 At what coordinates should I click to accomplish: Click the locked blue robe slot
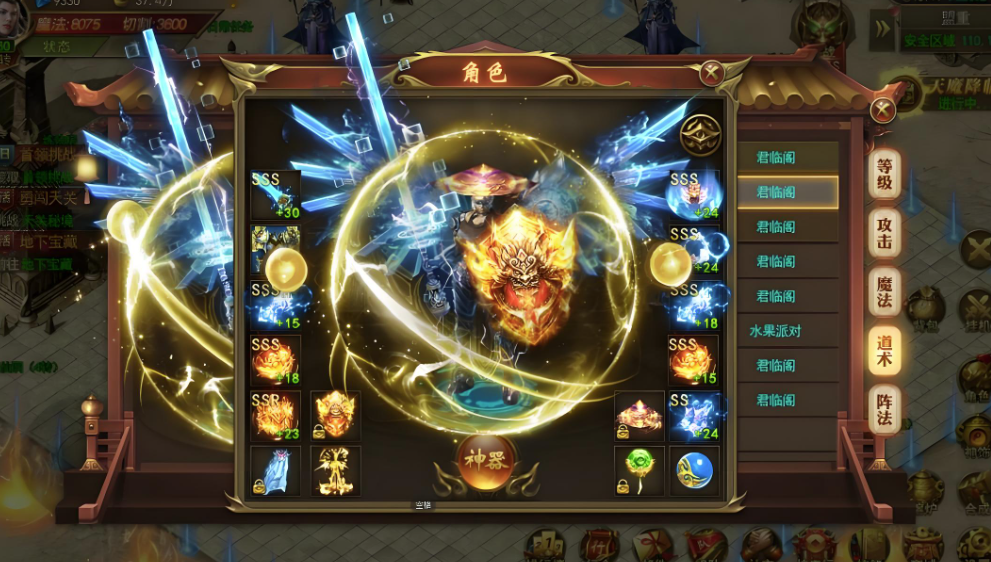point(275,471)
